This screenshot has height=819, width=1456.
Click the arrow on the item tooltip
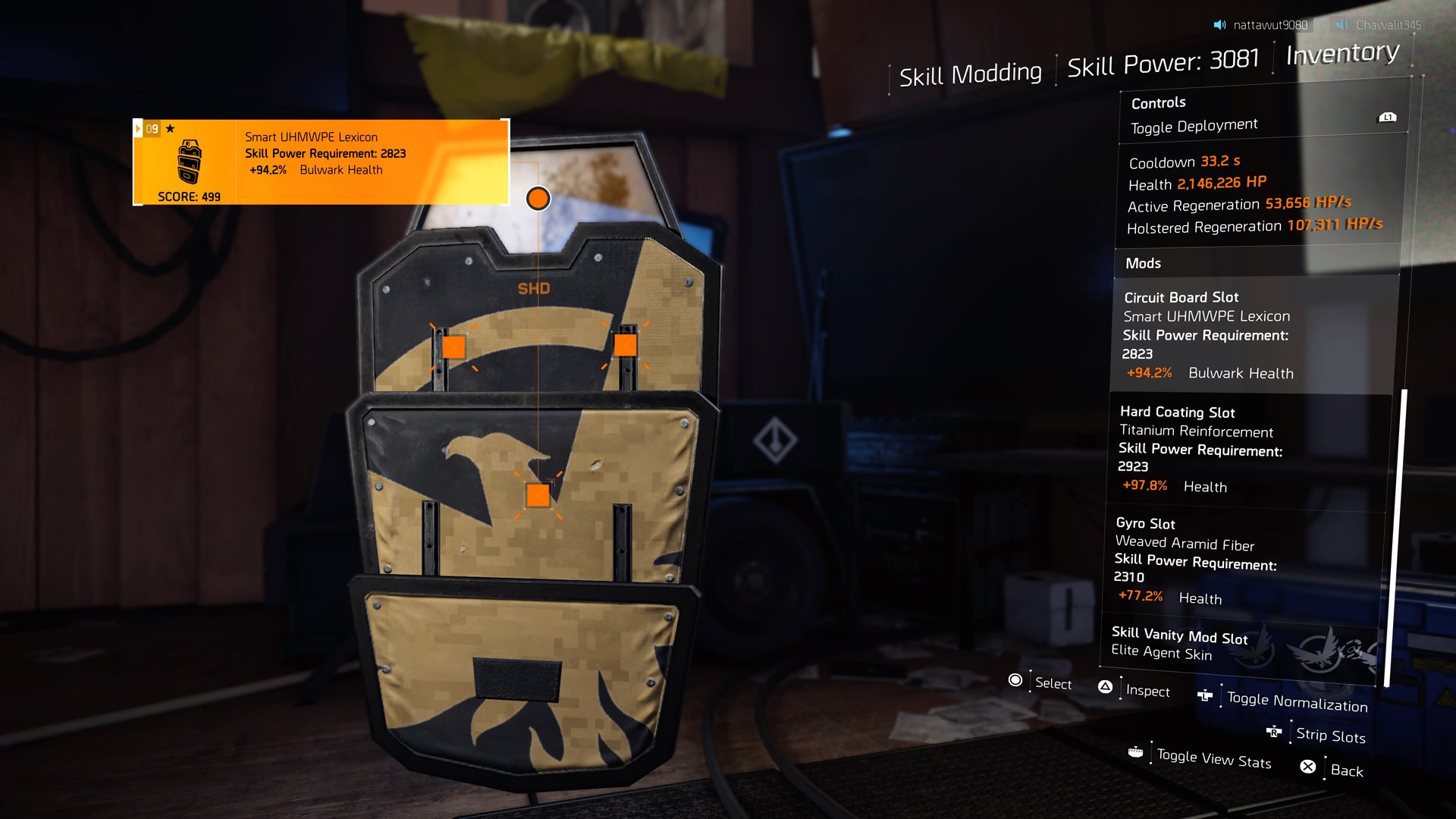coord(137,127)
